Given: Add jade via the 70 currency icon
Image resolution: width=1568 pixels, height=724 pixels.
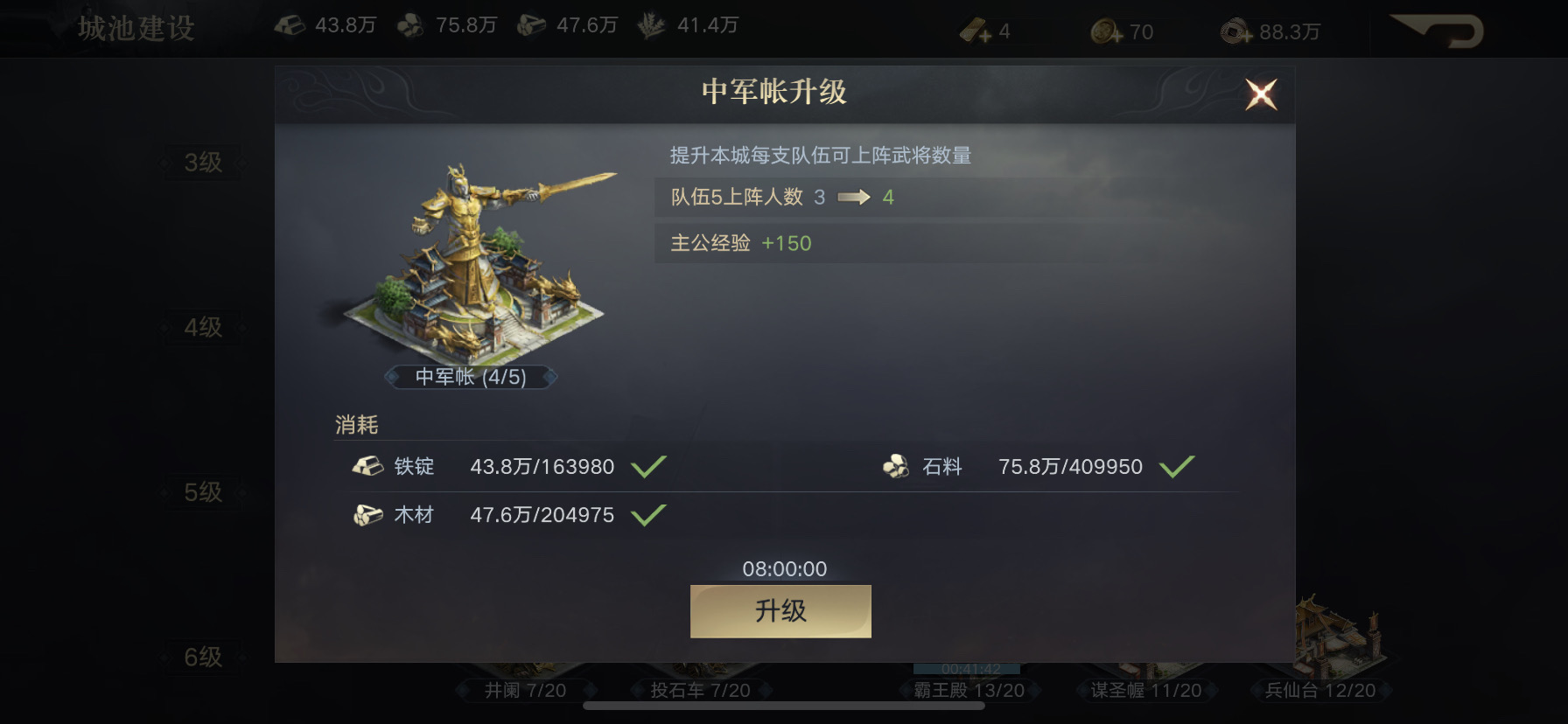Looking at the screenshot, I should [1107, 32].
